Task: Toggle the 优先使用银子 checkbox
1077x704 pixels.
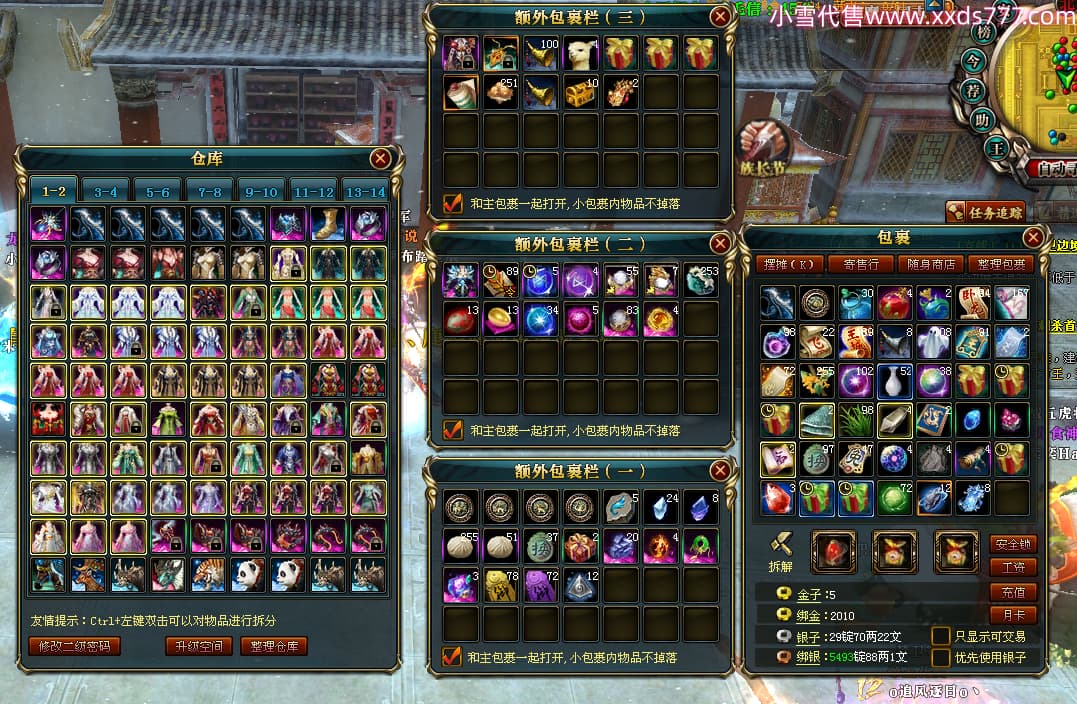Action: [x=940, y=658]
